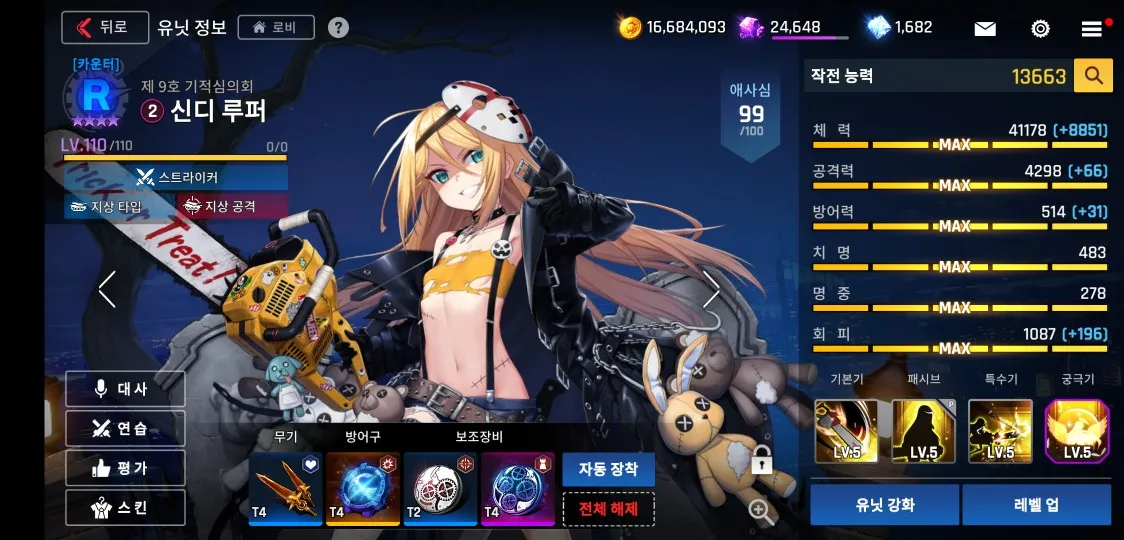
Task: Open the question mark help icon
Action: (339, 27)
